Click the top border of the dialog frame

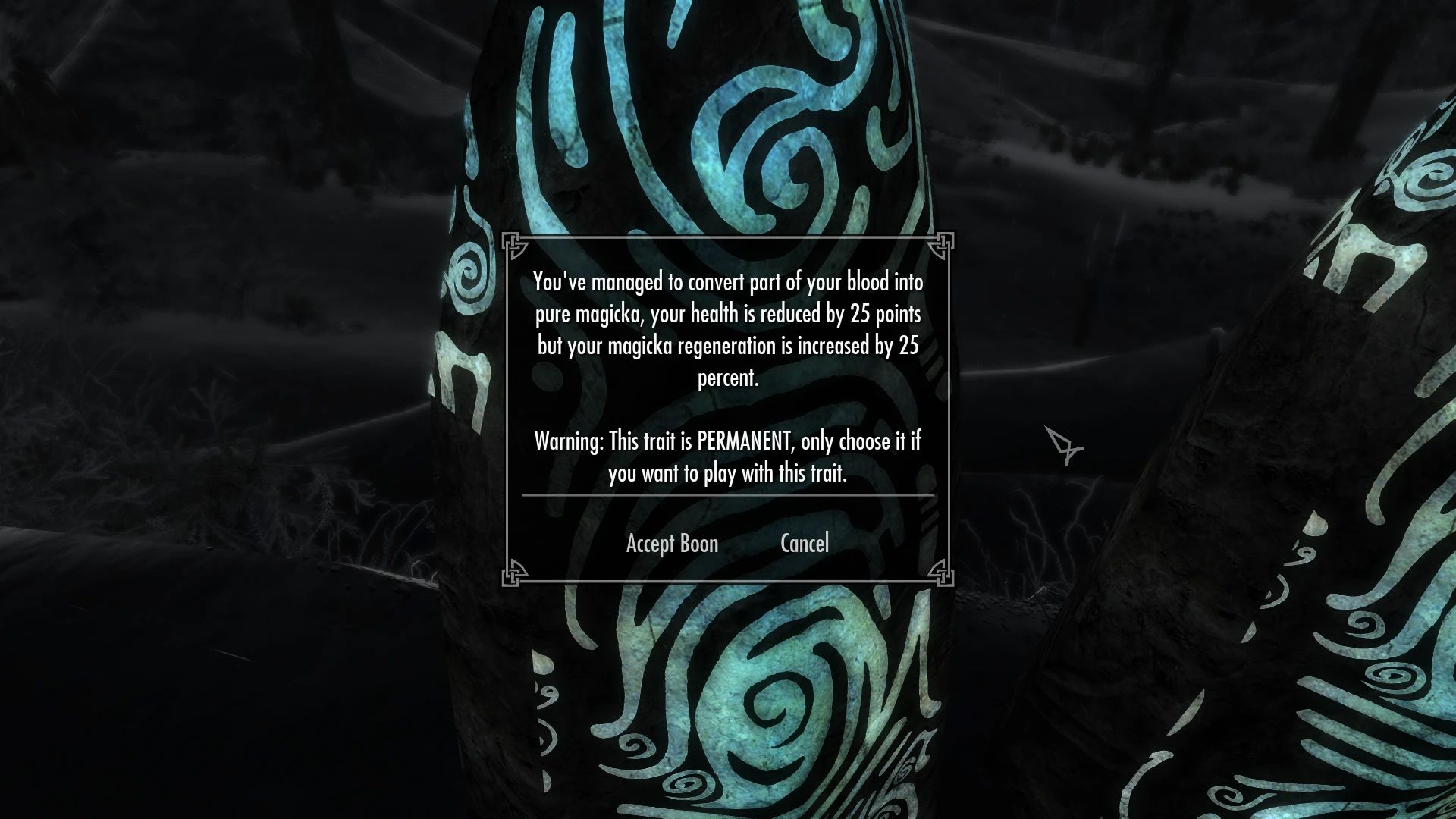(728, 237)
